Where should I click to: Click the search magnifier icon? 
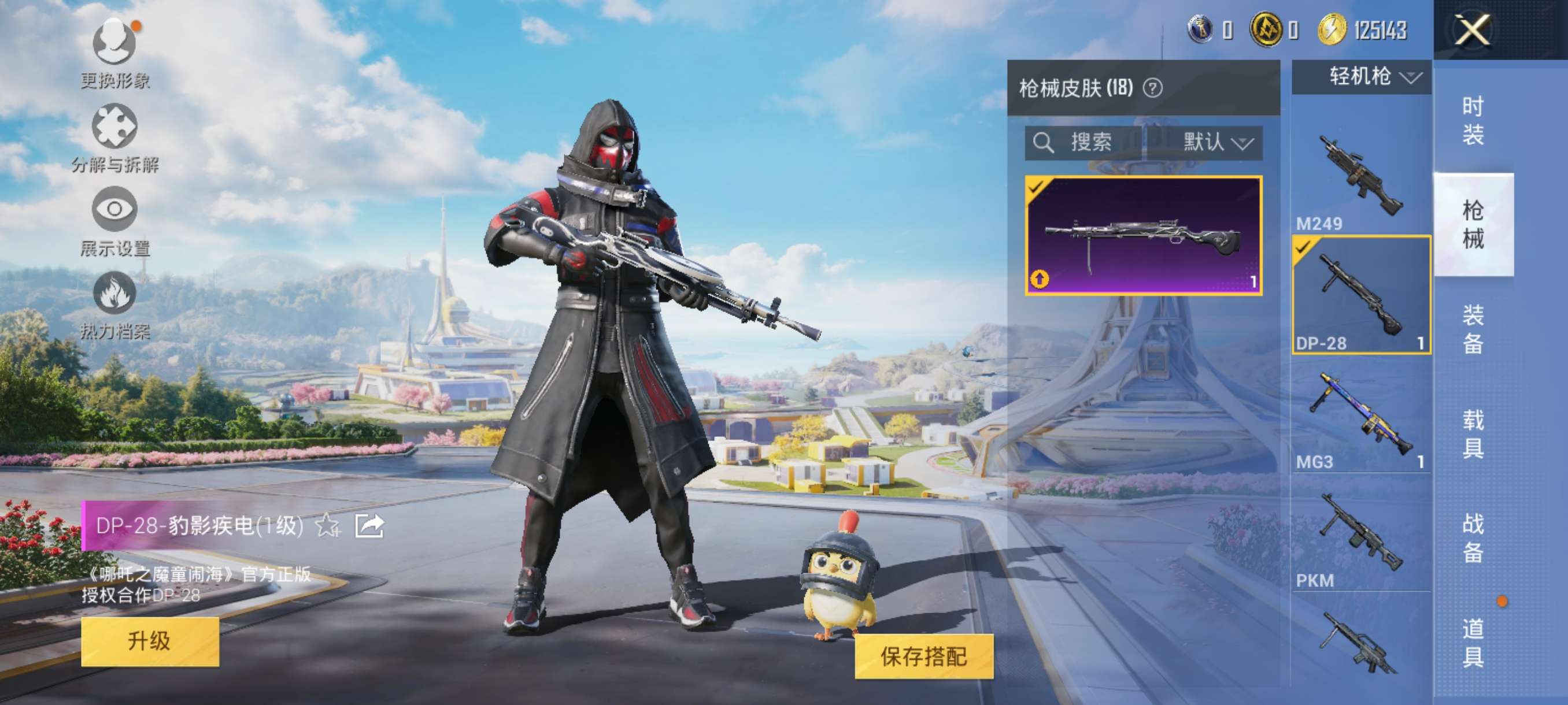(1044, 143)
